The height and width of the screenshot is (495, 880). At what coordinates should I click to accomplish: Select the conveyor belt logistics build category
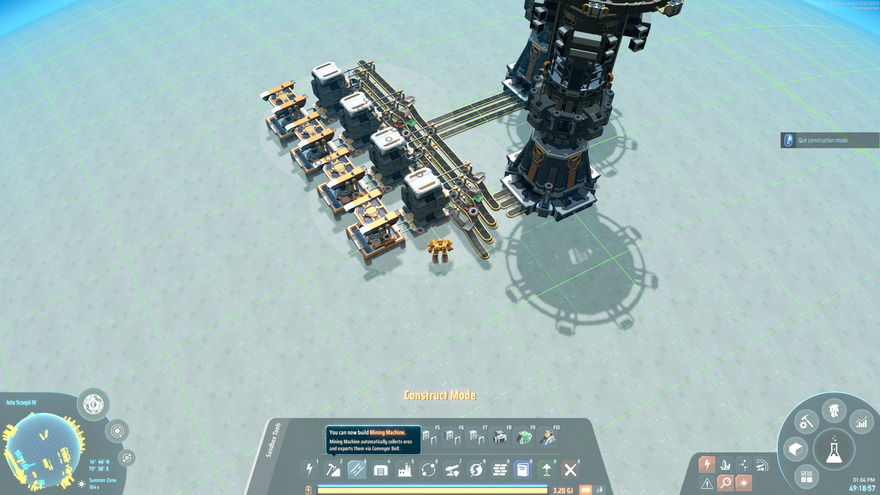(357, 469)
